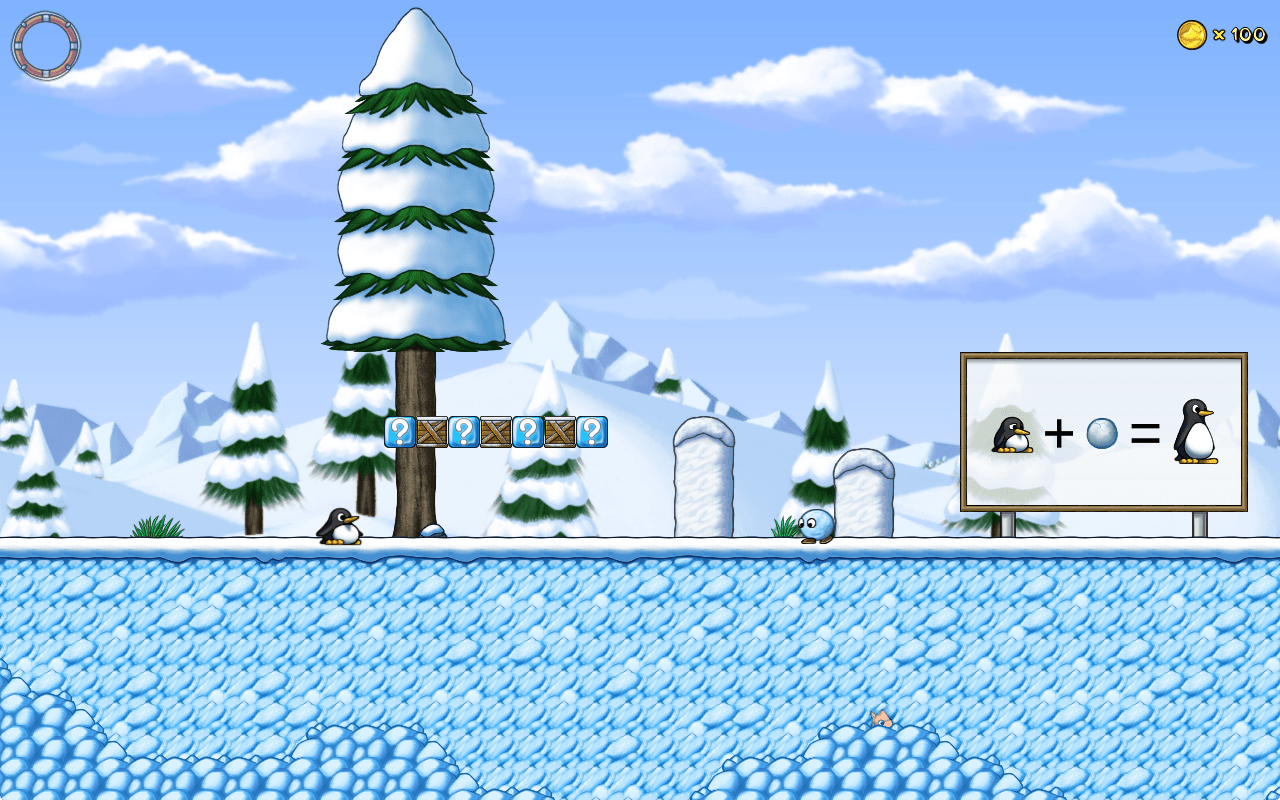This screenshot has height=800, width=1280.
Task: Click the left snow pillar
Action: [703, 480]
